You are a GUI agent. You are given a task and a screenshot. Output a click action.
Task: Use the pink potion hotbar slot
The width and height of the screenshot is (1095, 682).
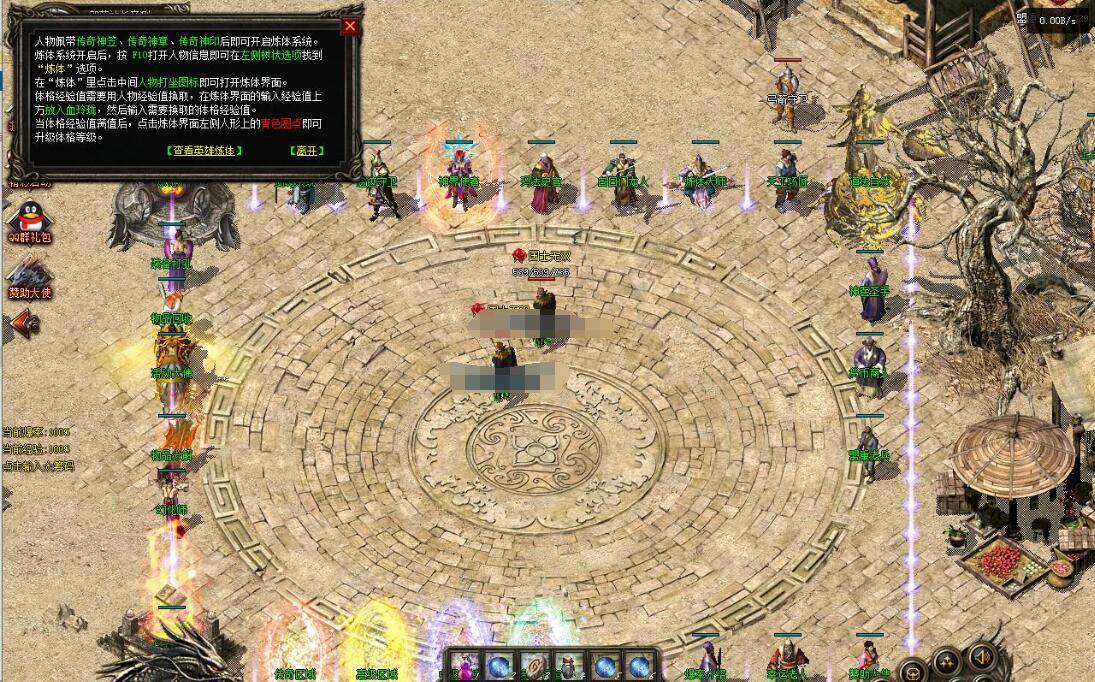[x=464, y=665]
